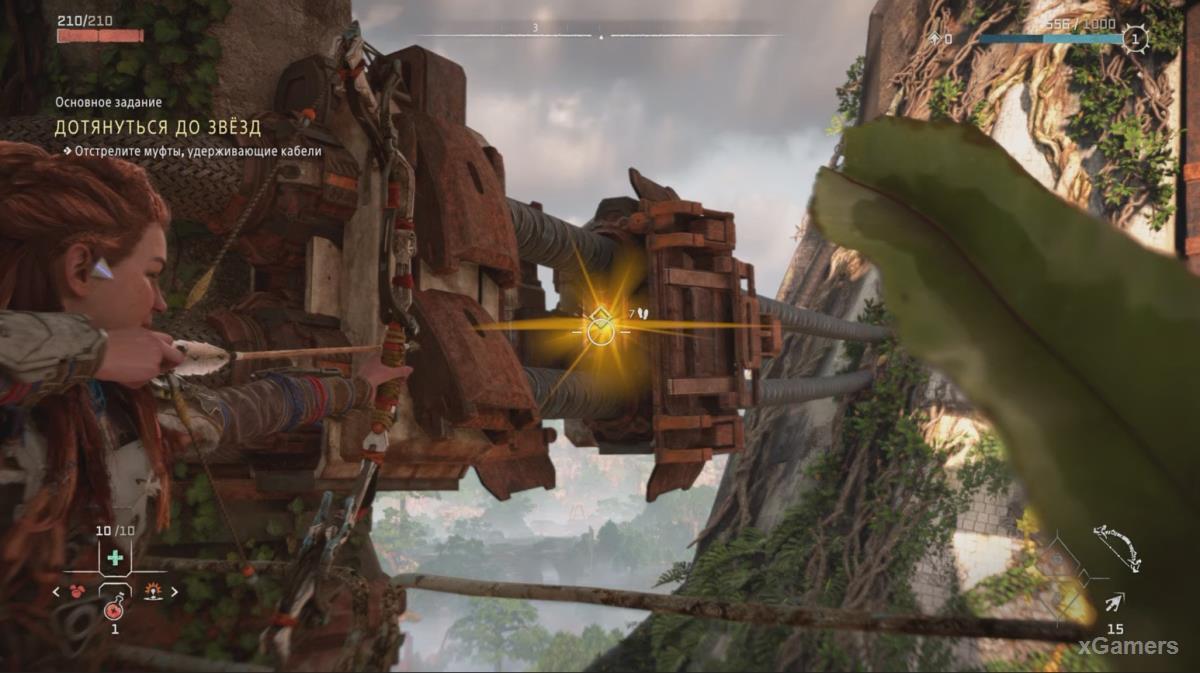
Task: Choose the arrow ammo type icon
Action: pyautogui.click(x=1113, y=602)
